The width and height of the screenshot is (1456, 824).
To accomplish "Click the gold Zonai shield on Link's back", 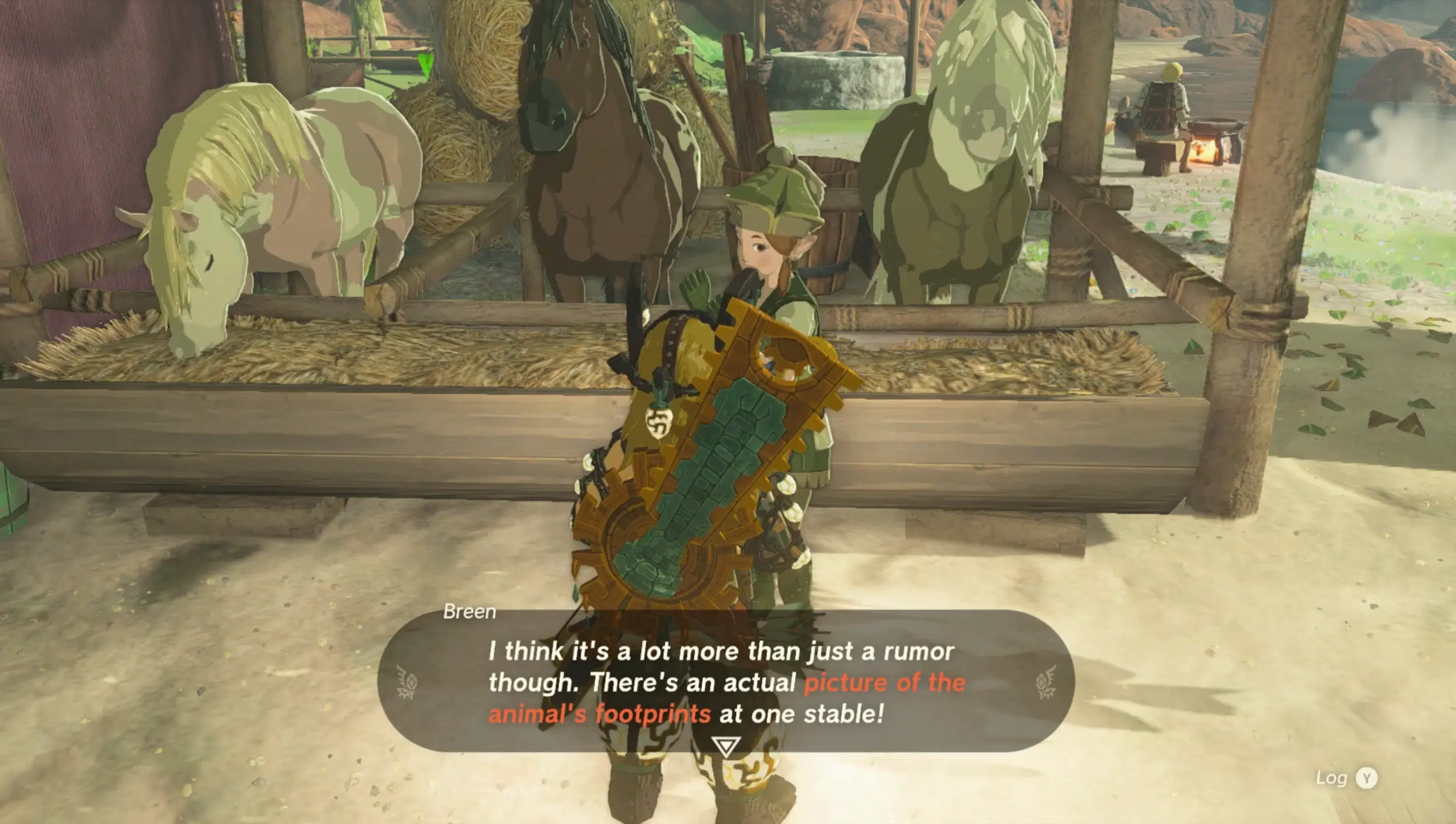I will coord(705,492).
